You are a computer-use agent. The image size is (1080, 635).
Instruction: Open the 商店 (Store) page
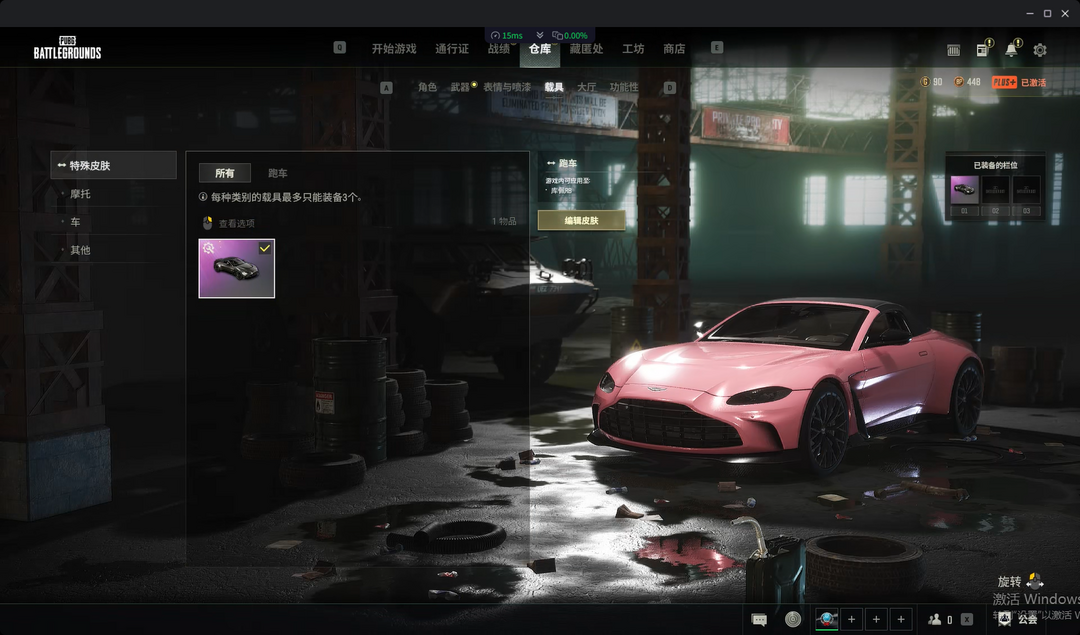[674, 49]
